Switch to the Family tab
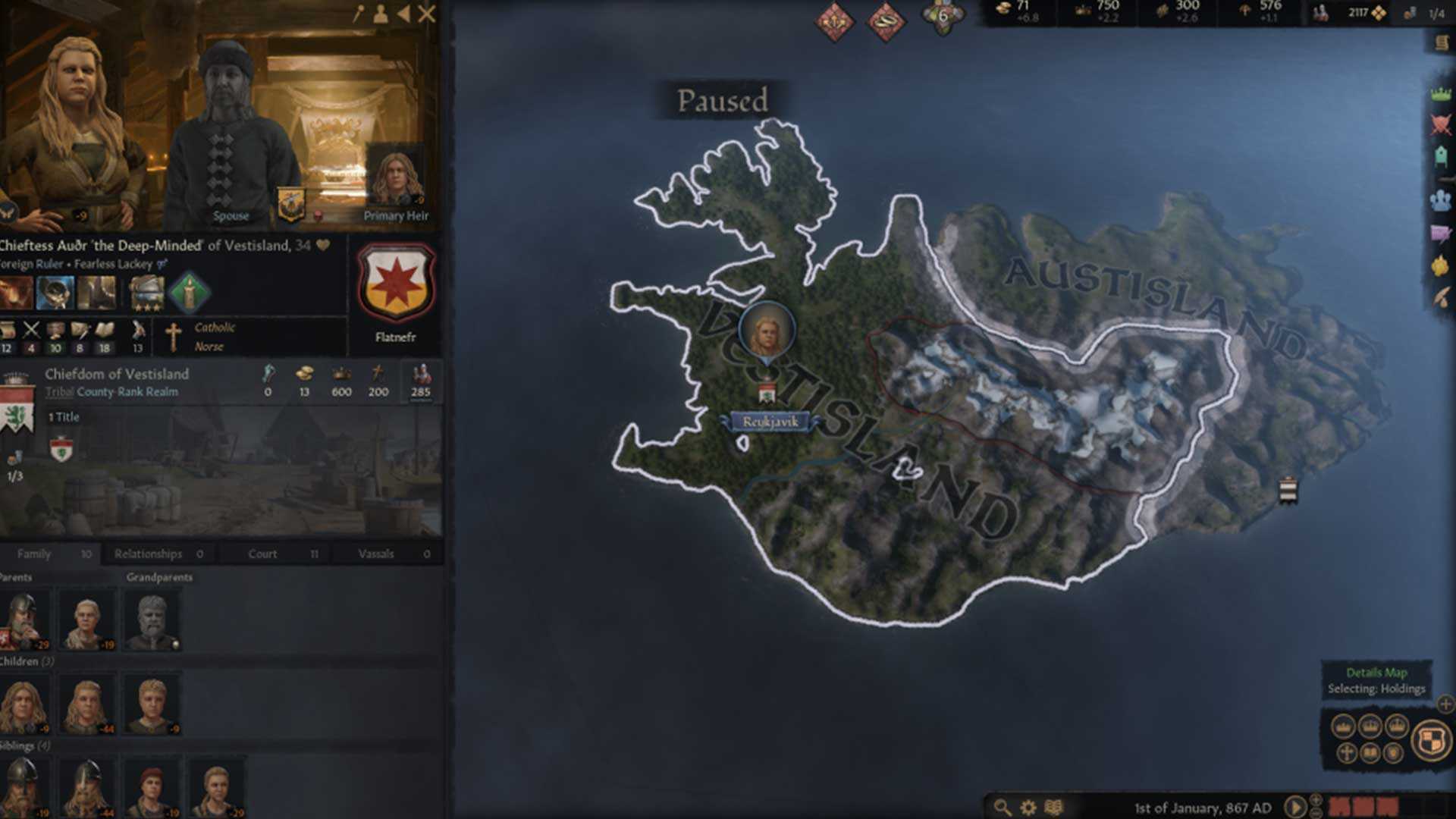Viewport: 1456px width, 819px height. [x=34, y=554]
